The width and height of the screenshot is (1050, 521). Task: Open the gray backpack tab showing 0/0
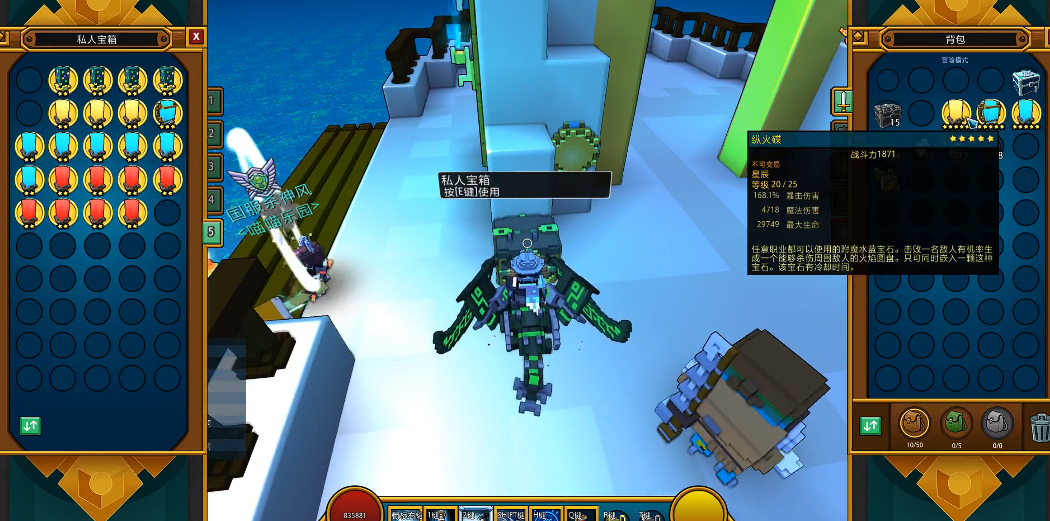coord(997,424)
